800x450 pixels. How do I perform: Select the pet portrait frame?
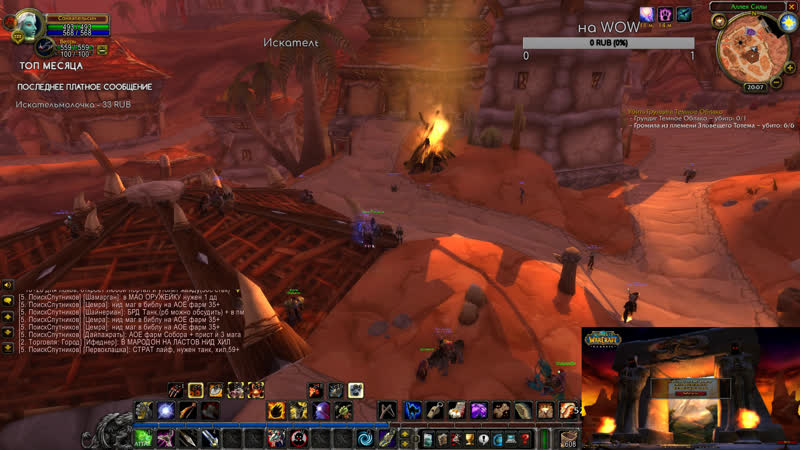[x=45, y=47]
